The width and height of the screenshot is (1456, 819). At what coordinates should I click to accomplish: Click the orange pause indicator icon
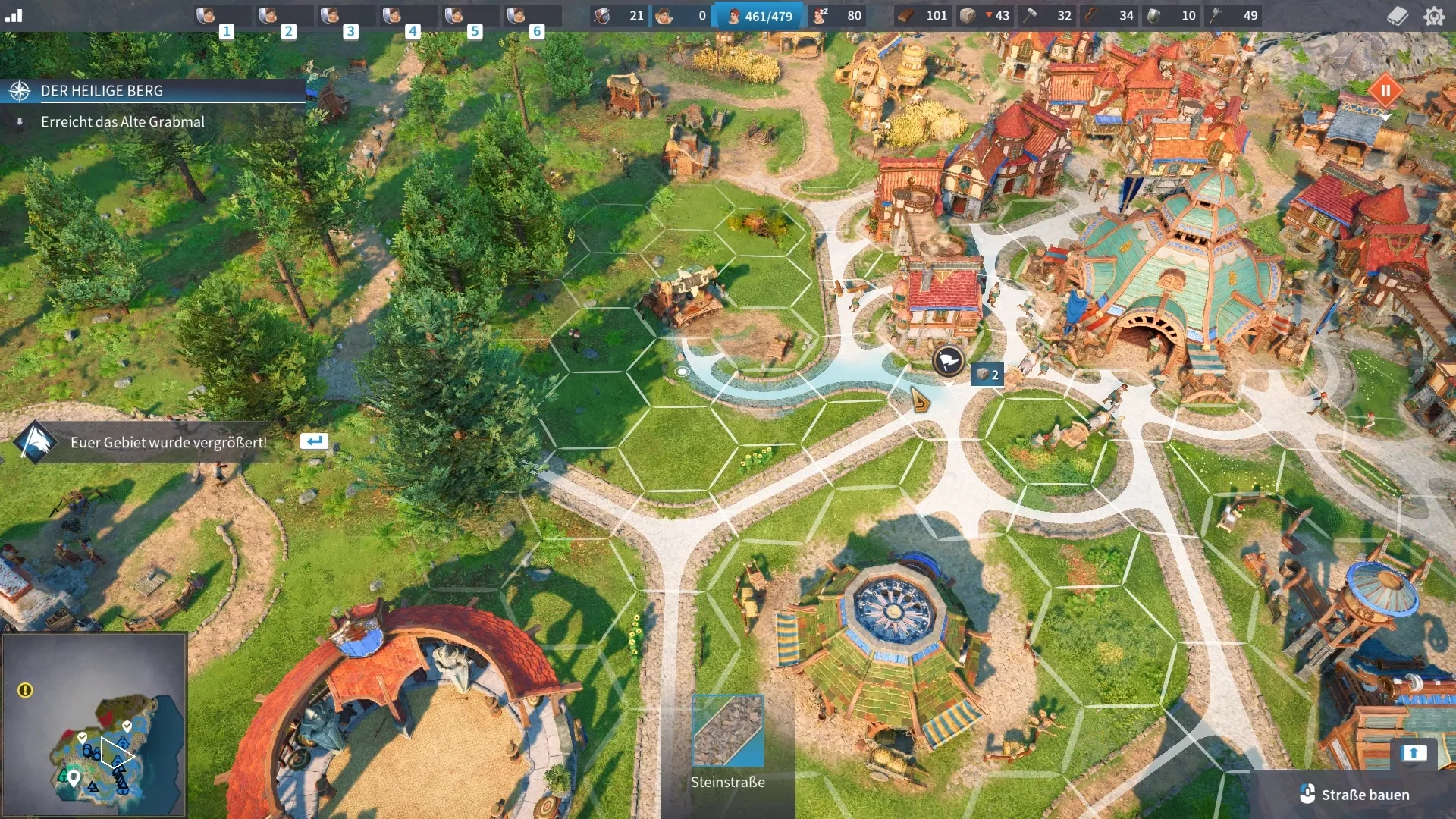pos(1385,91)
